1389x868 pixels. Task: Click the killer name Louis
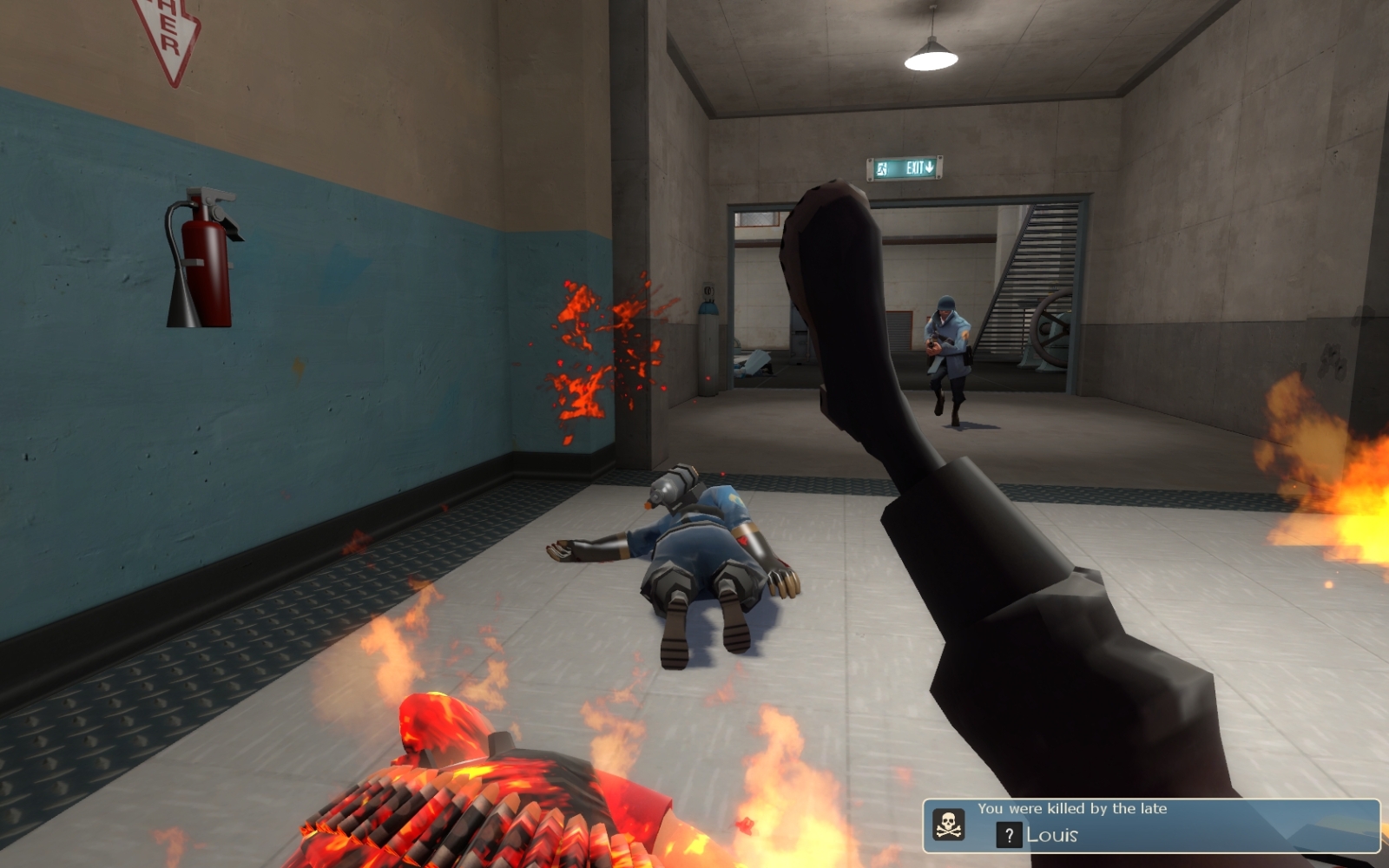tap(1052, 835)
